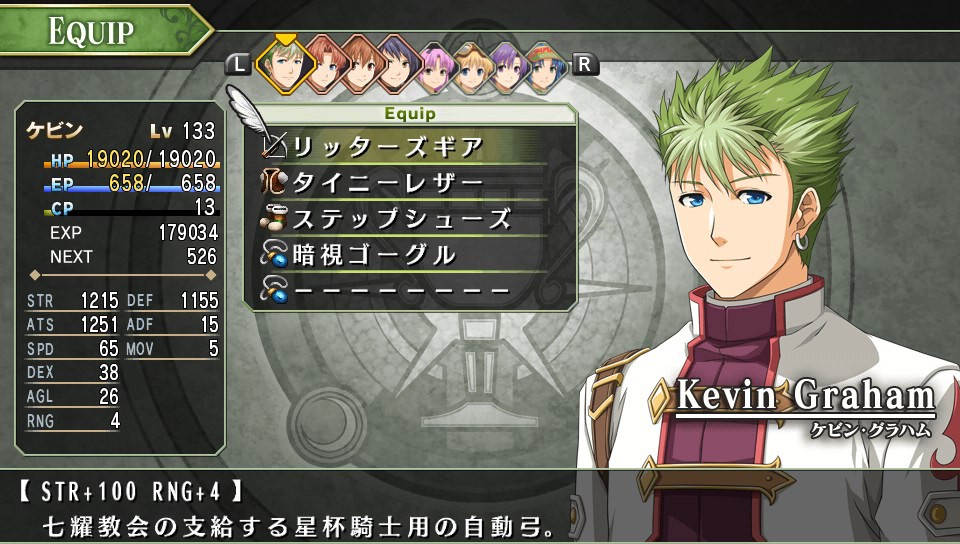Select the dark-haired character portrait
The height and width of the screenshot is (544, 960).
pyautogui.click(x=398, y=65)
